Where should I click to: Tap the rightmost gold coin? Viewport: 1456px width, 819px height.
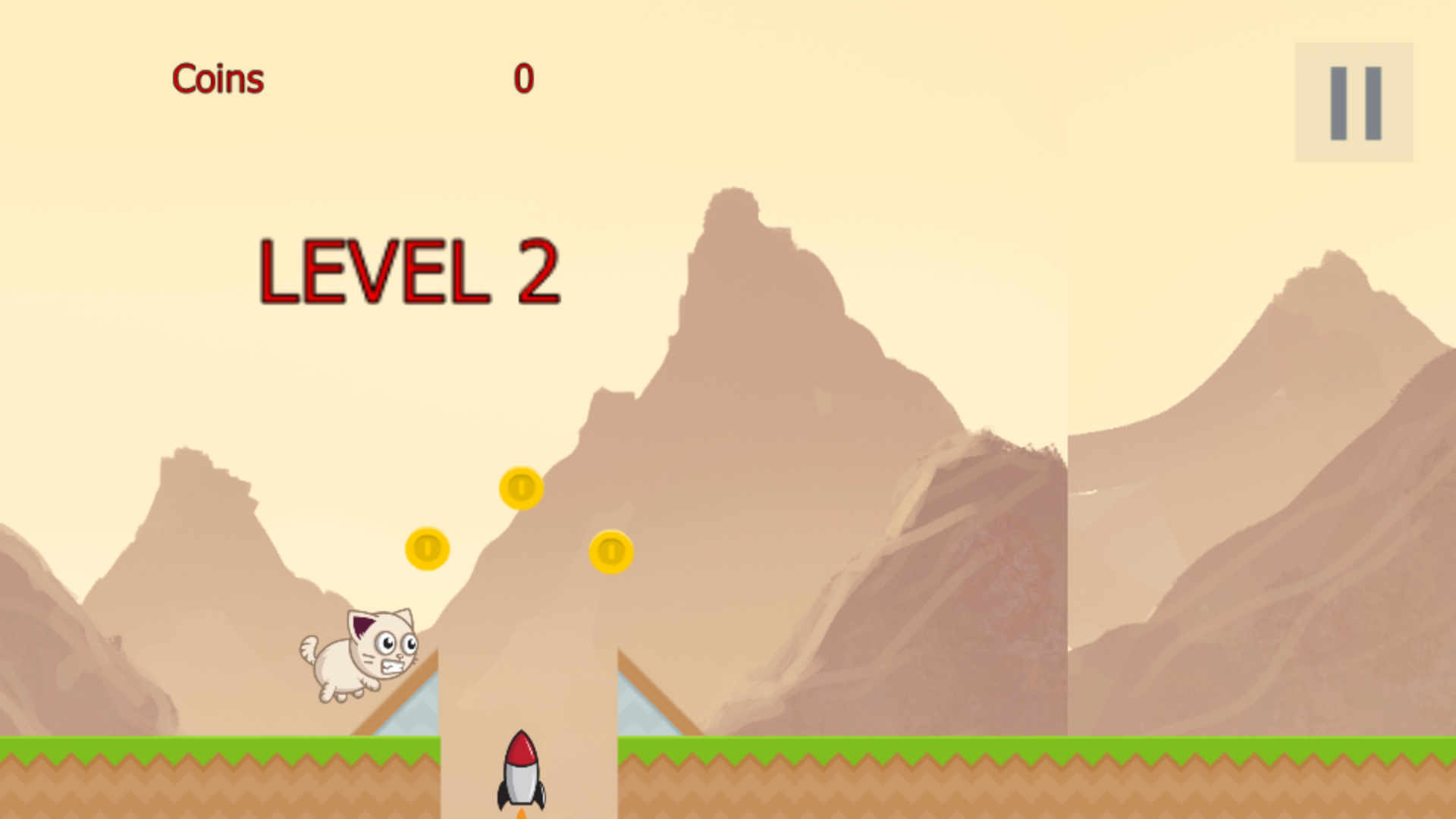tap(612, 551)
